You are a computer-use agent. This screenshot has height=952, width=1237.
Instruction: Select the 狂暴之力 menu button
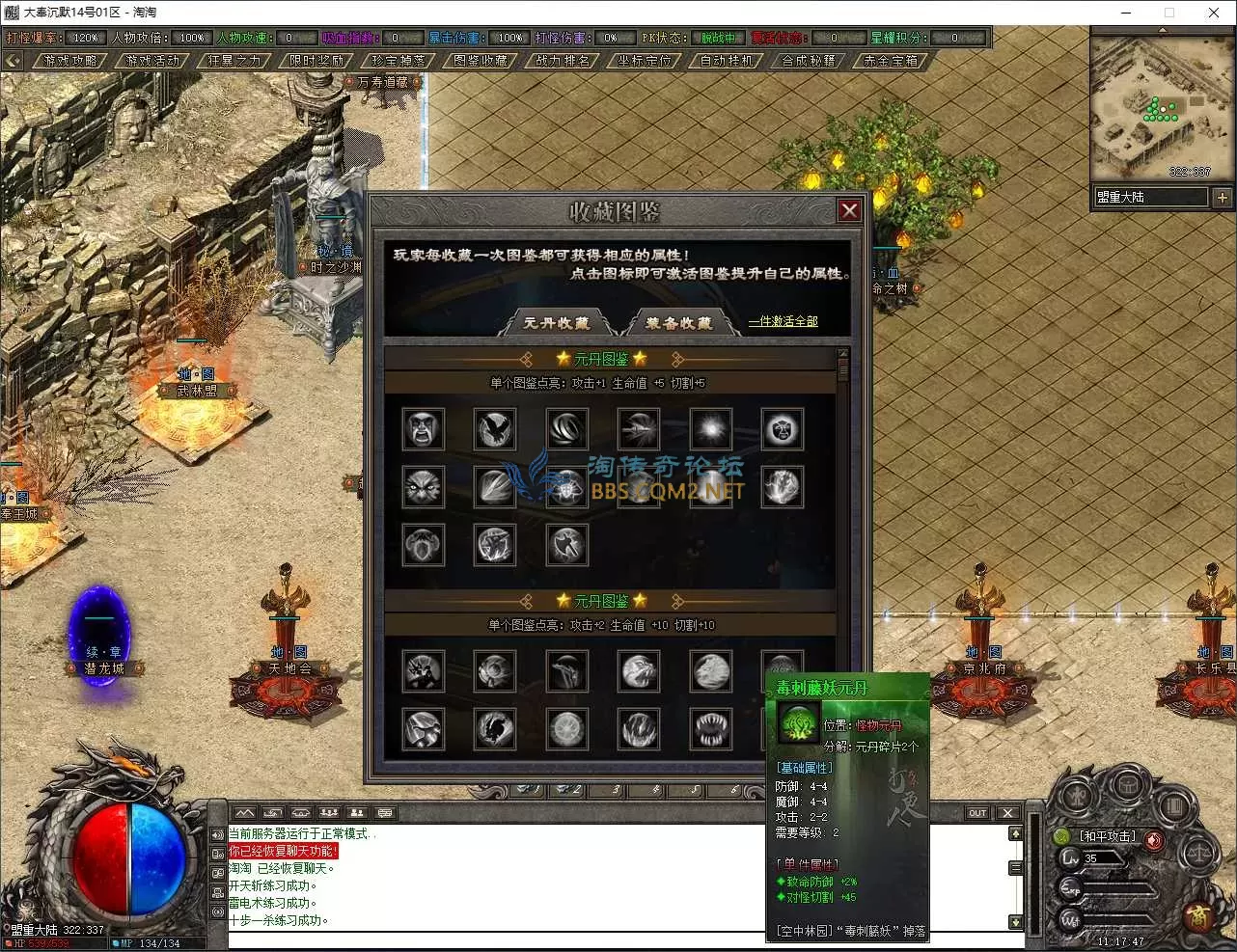point(234,60)
